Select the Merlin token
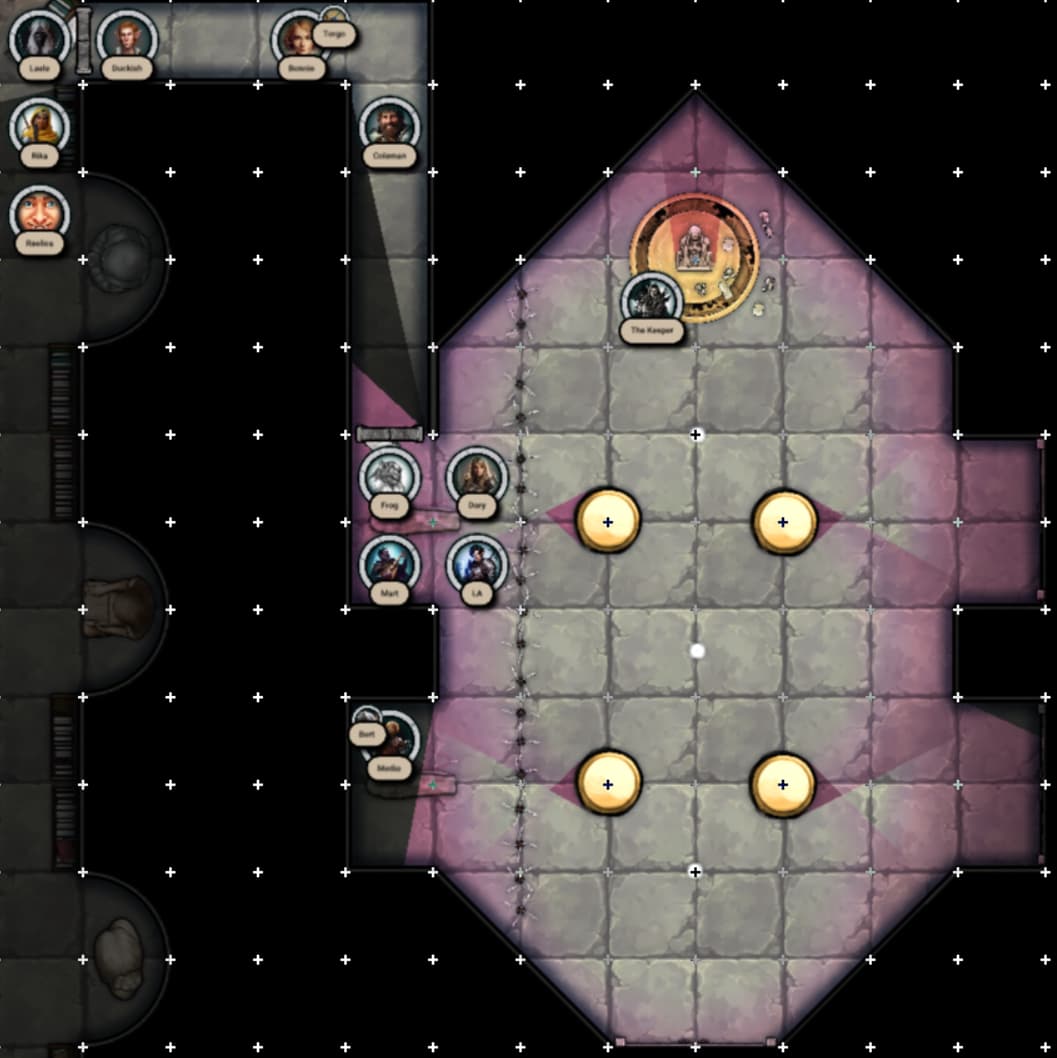This screenshot has width=1057, height=1058. [397, 740]
